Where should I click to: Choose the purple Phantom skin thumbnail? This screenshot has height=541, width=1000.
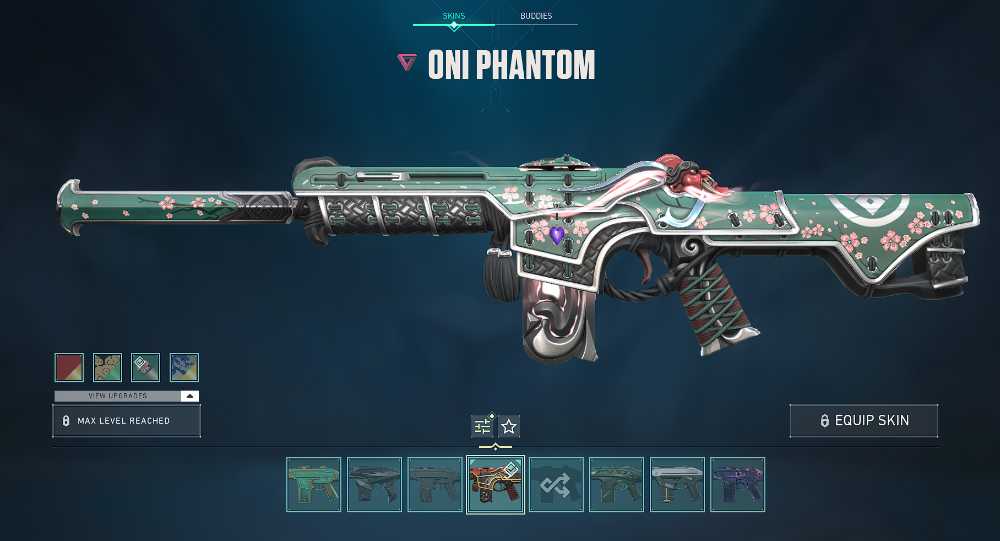pos(738,485)
